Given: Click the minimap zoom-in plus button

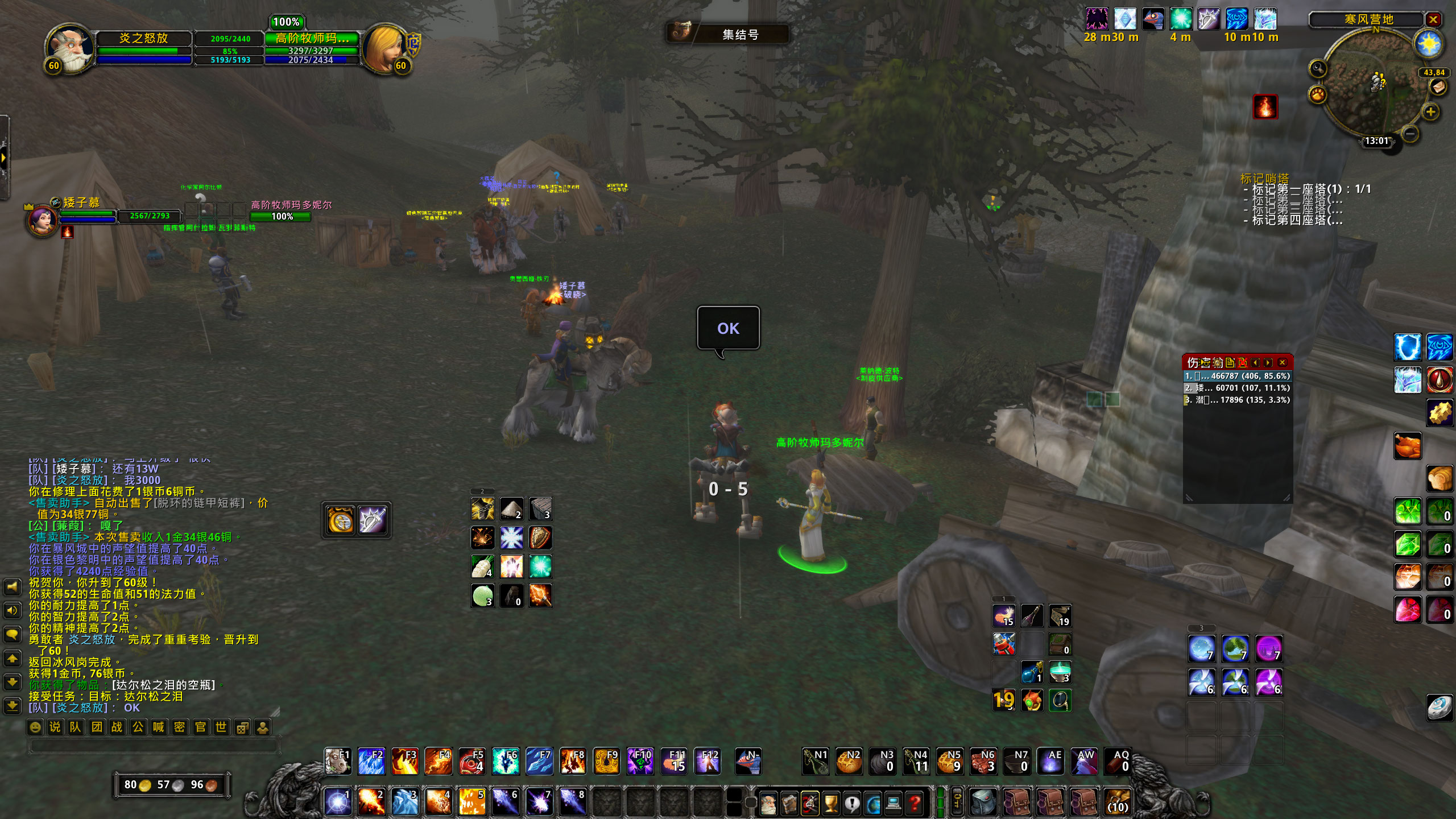Looking at the screenshot, I should [1431, 111].
